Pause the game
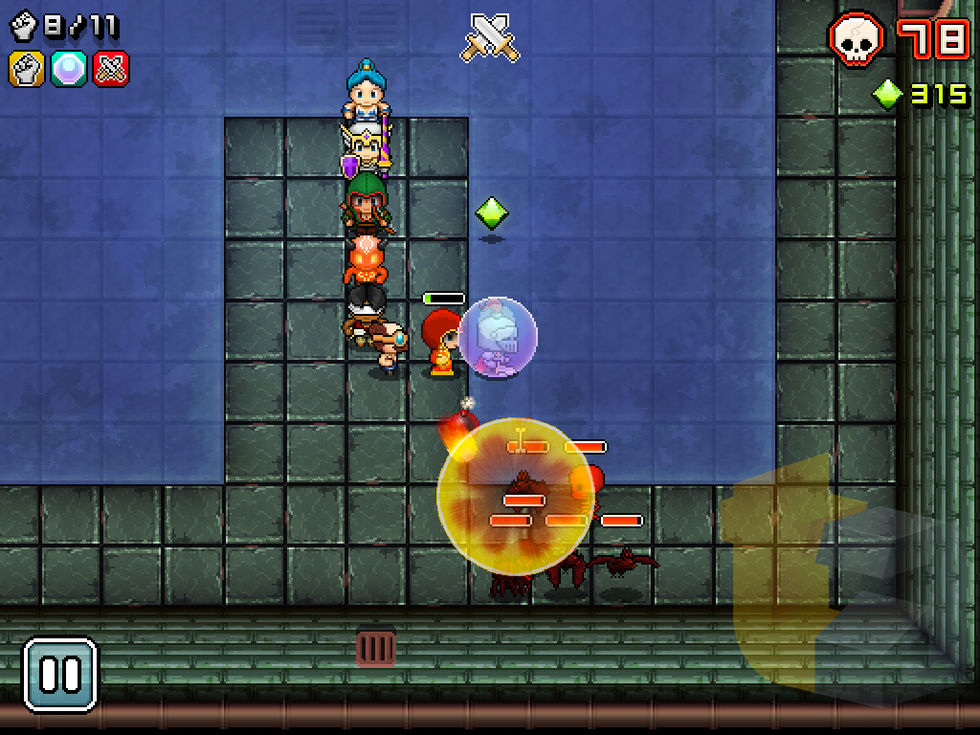Viewport: 980px width, 735px height. (x=60, y=675)
